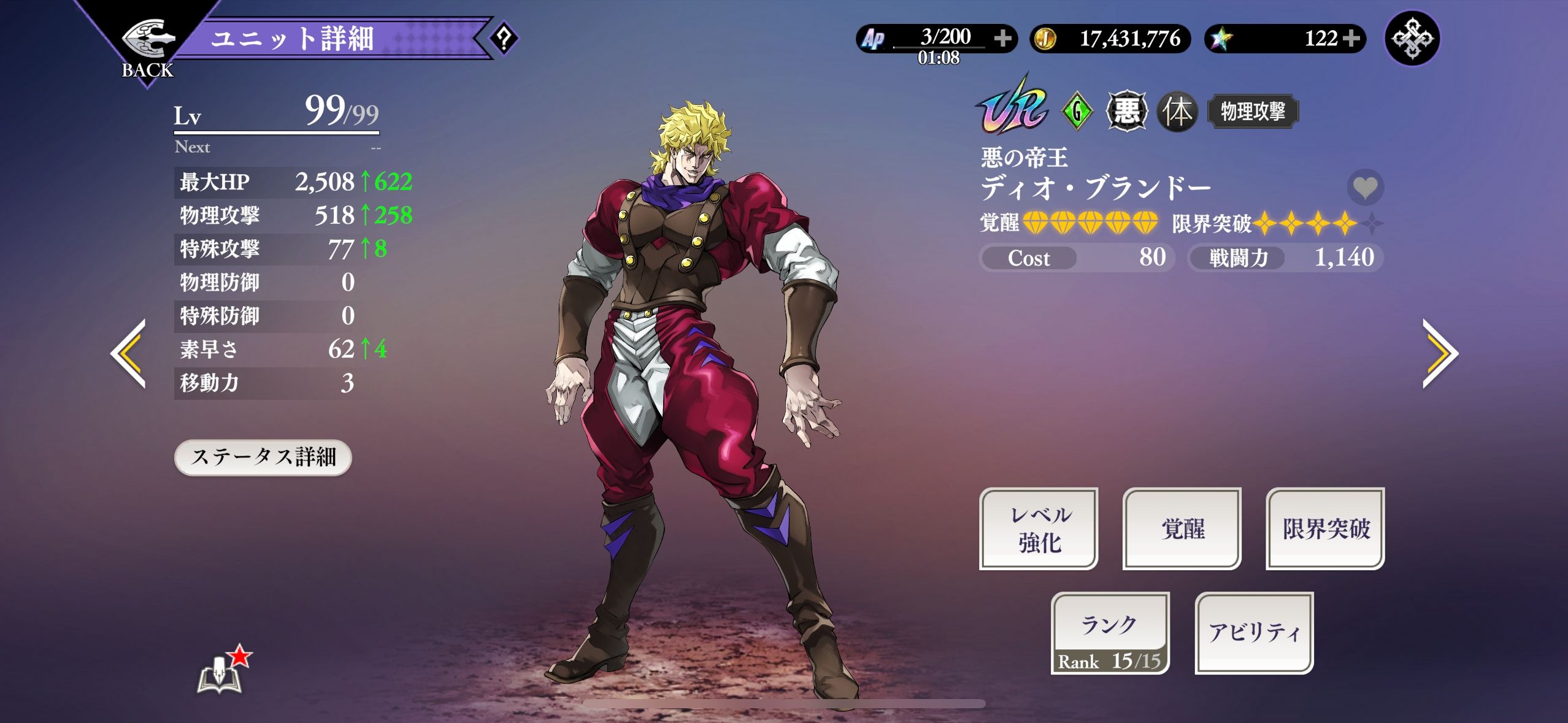Add AP with the plus button
Screen dimensions: 1568x723
coord(1003,39)
